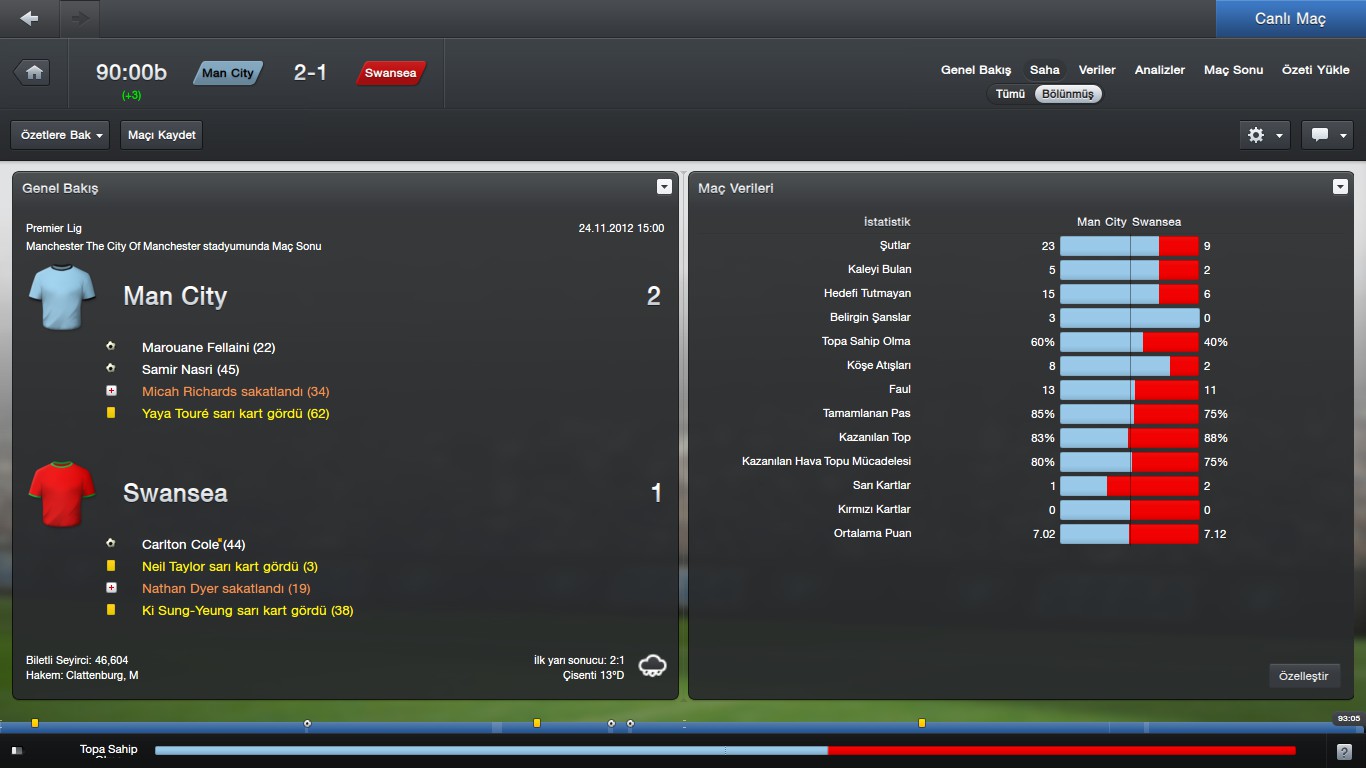1366x768 pixels.
Task: Click the home icon button
Action: coord(34,72)
